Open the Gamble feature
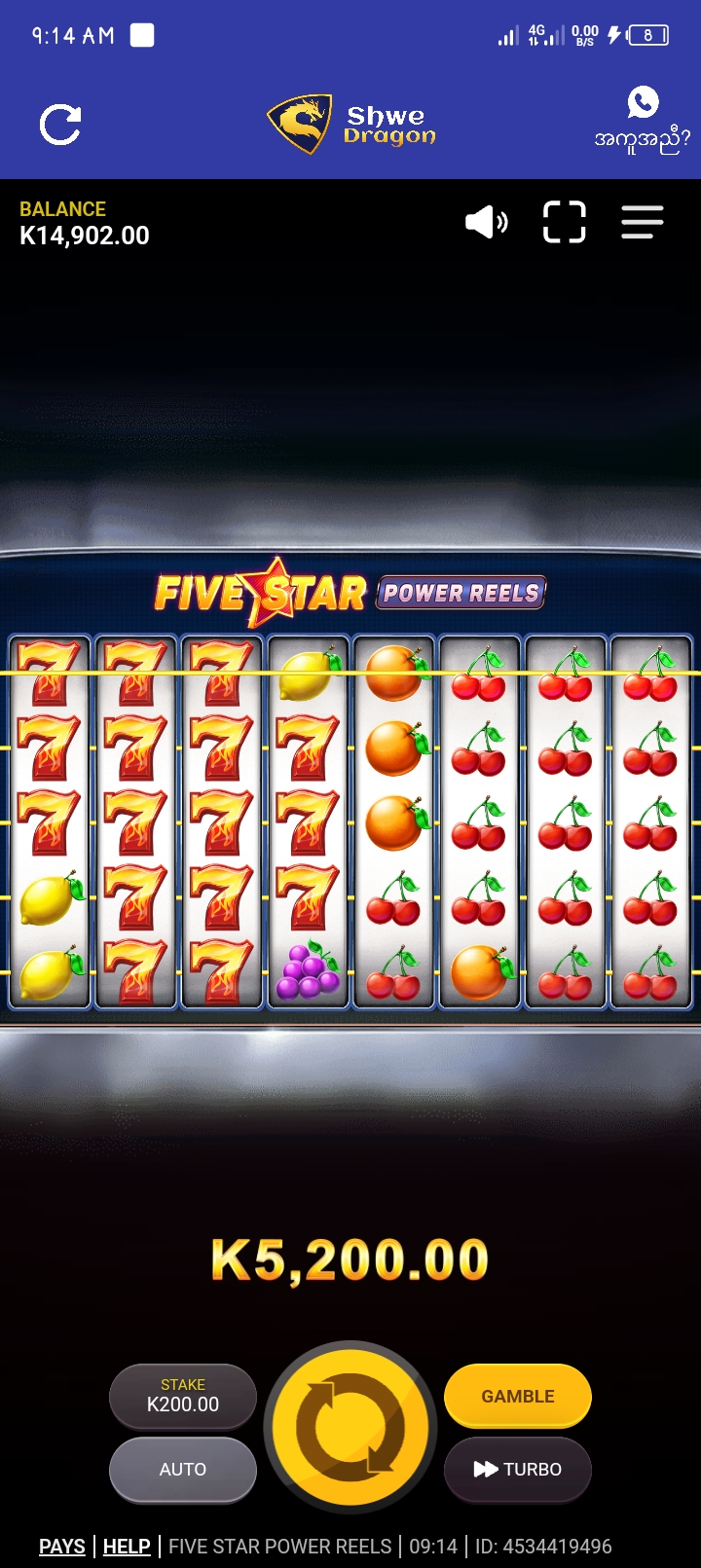The image size is (701, 1568). (517, 1396)
